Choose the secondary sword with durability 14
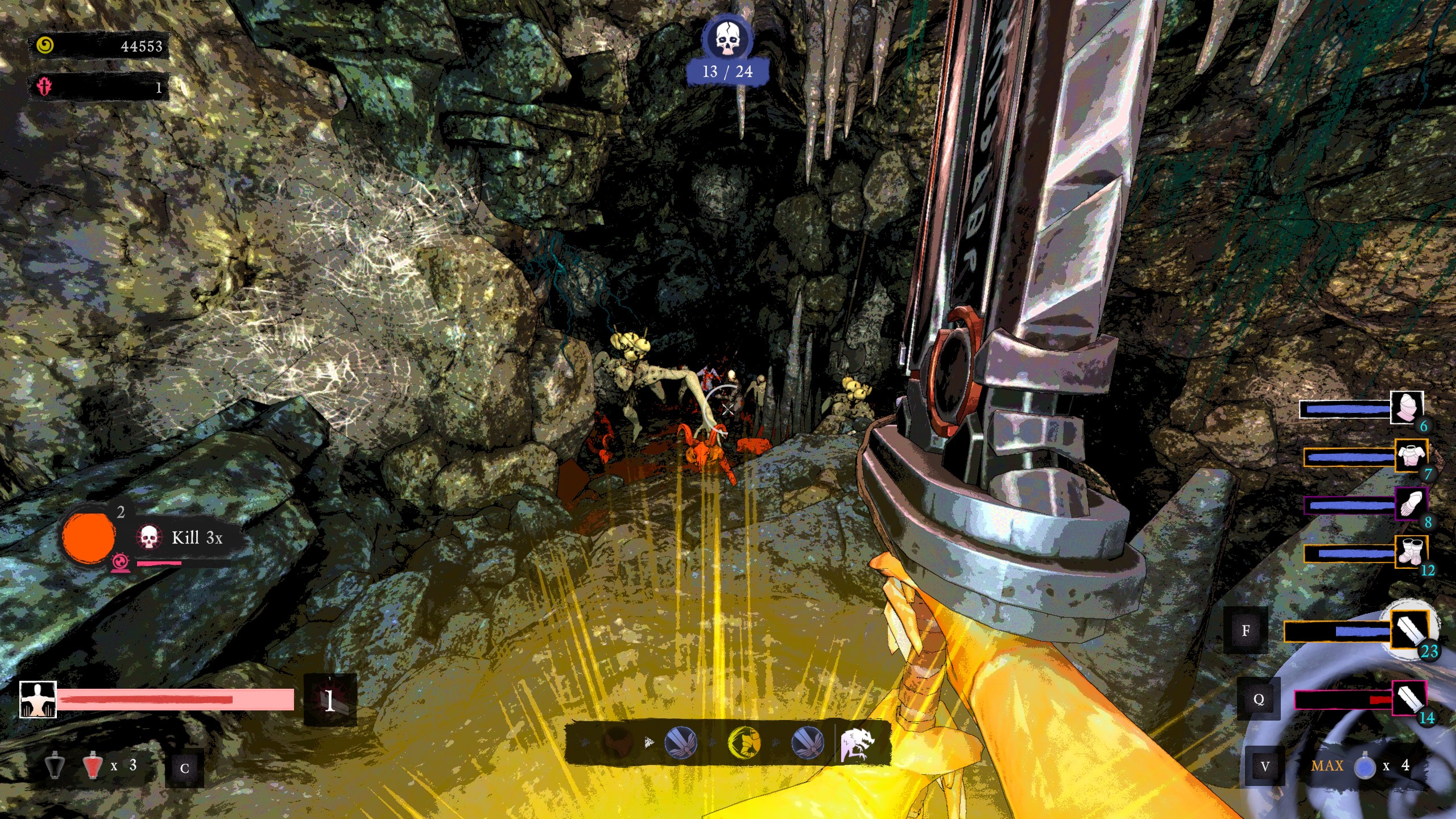This screenshot has height=819, width=1456. [1409, 698]
